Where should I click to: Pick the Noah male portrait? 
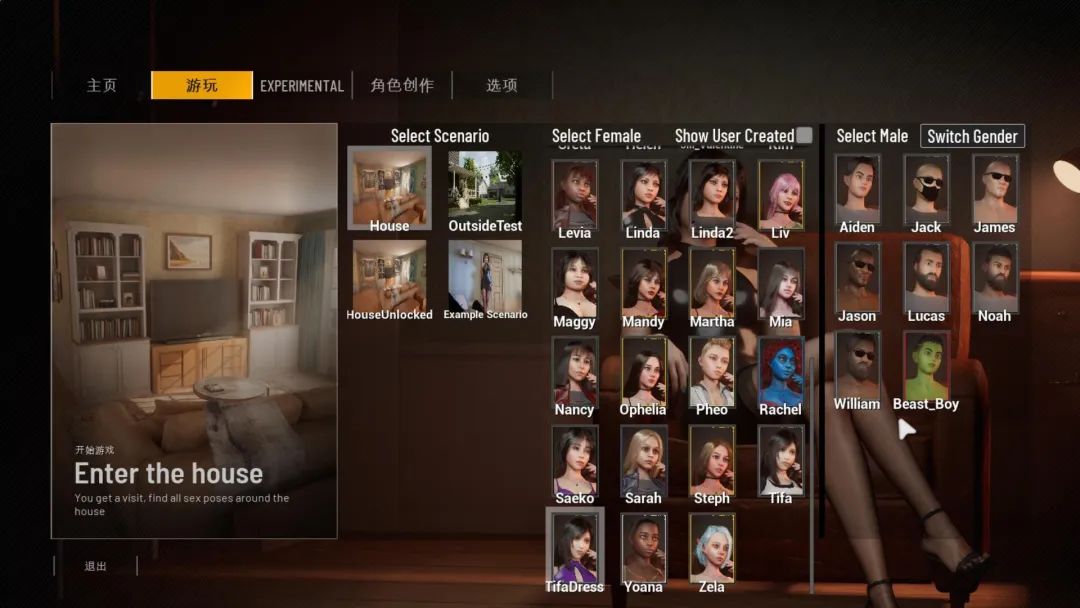(994, 276)
